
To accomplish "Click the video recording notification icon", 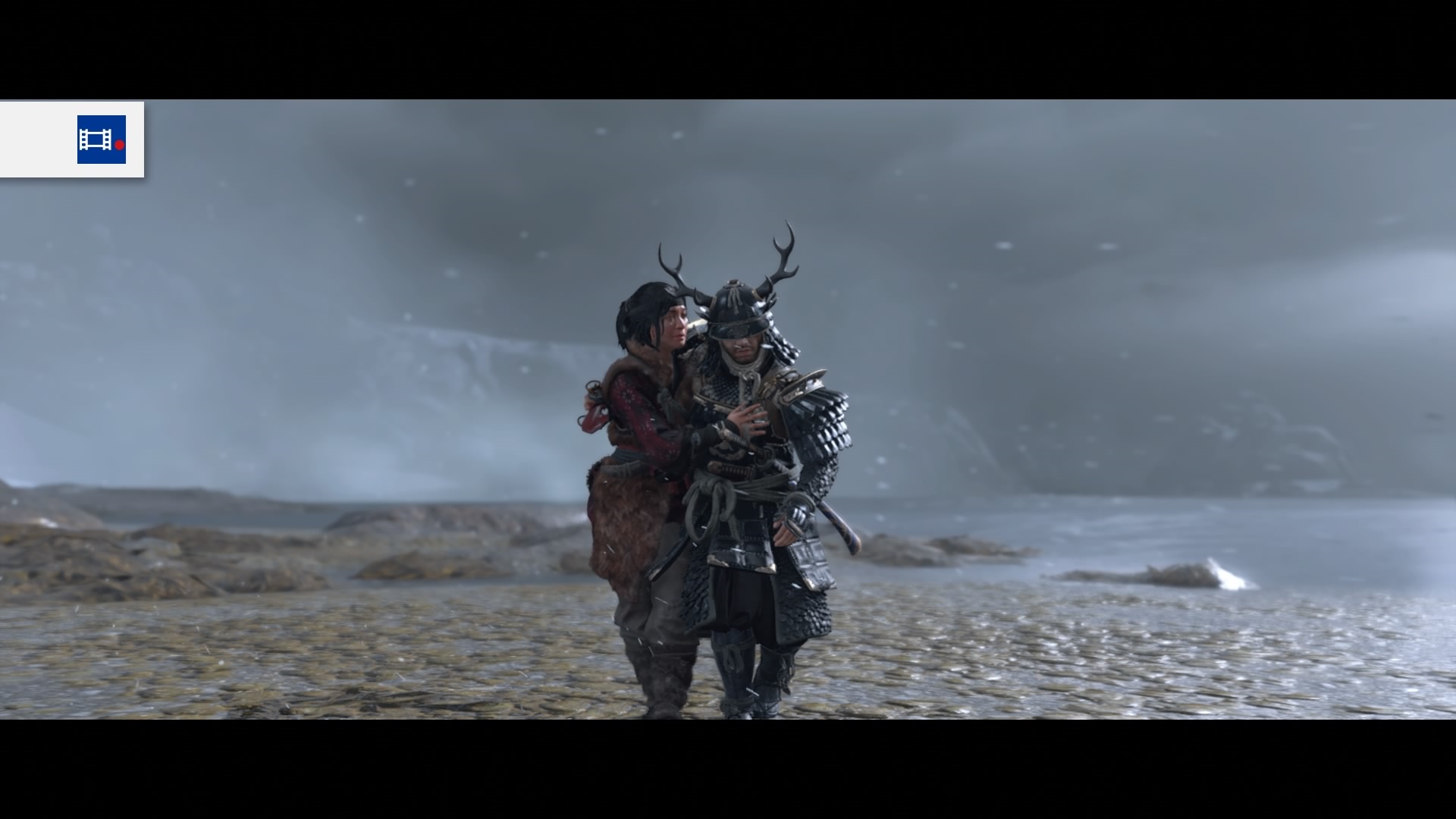I will point(101,140).
